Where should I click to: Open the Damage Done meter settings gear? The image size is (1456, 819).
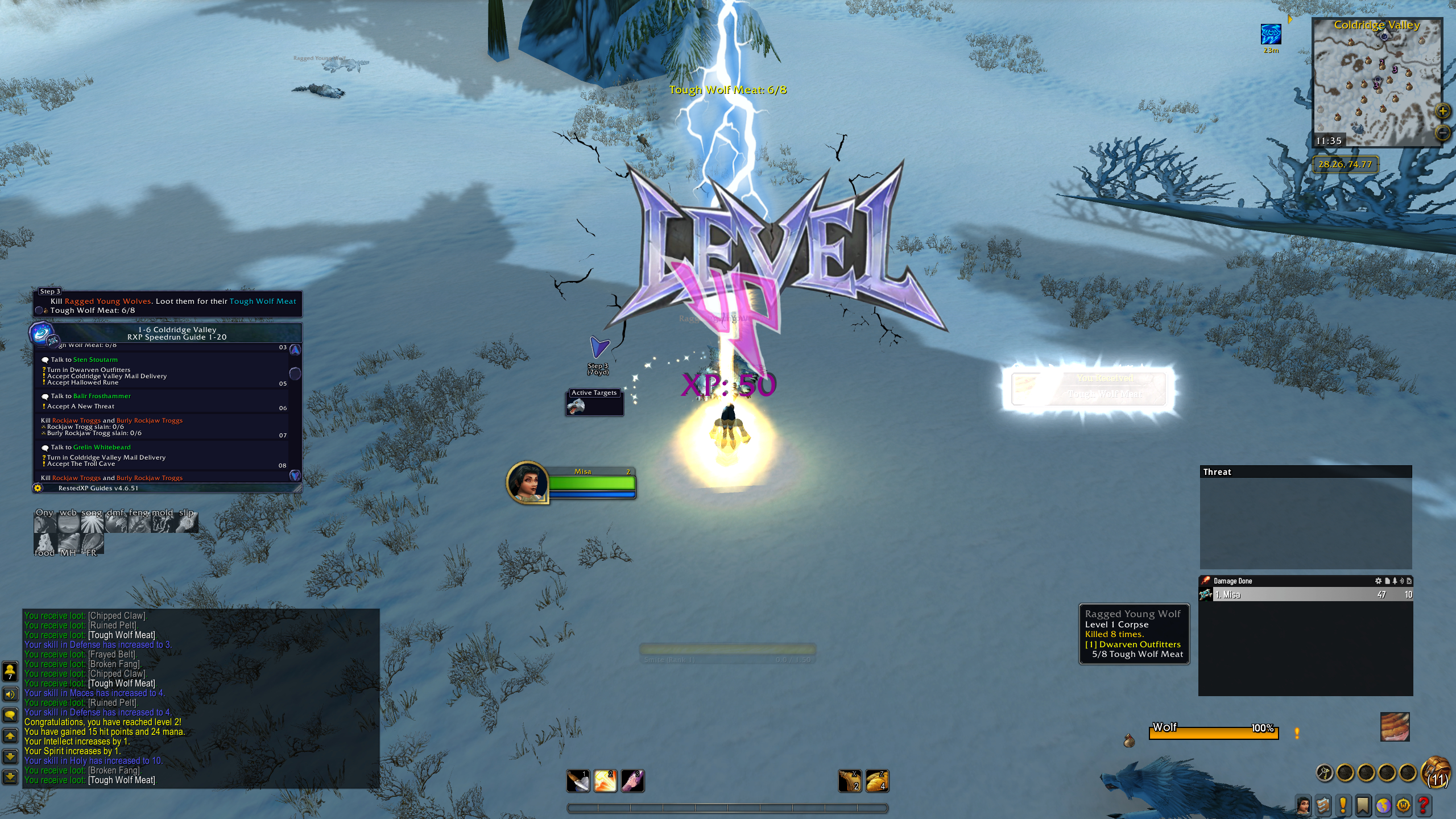coord(1378,581)
